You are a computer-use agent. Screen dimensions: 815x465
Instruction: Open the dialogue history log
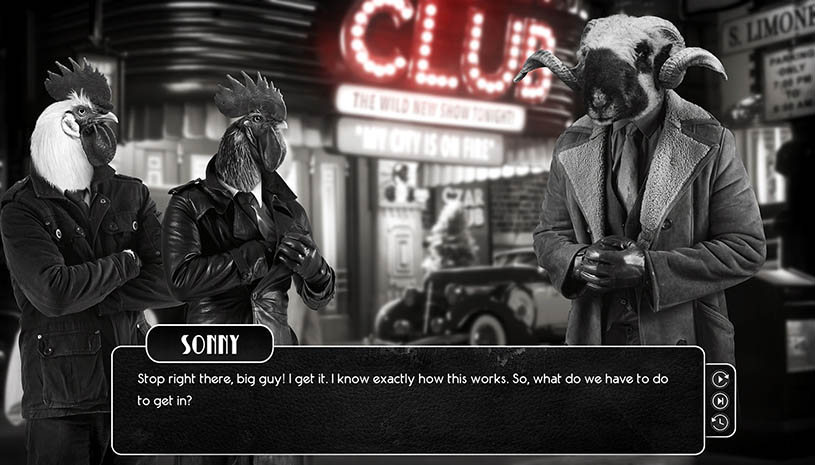click(x=720, y=422)
